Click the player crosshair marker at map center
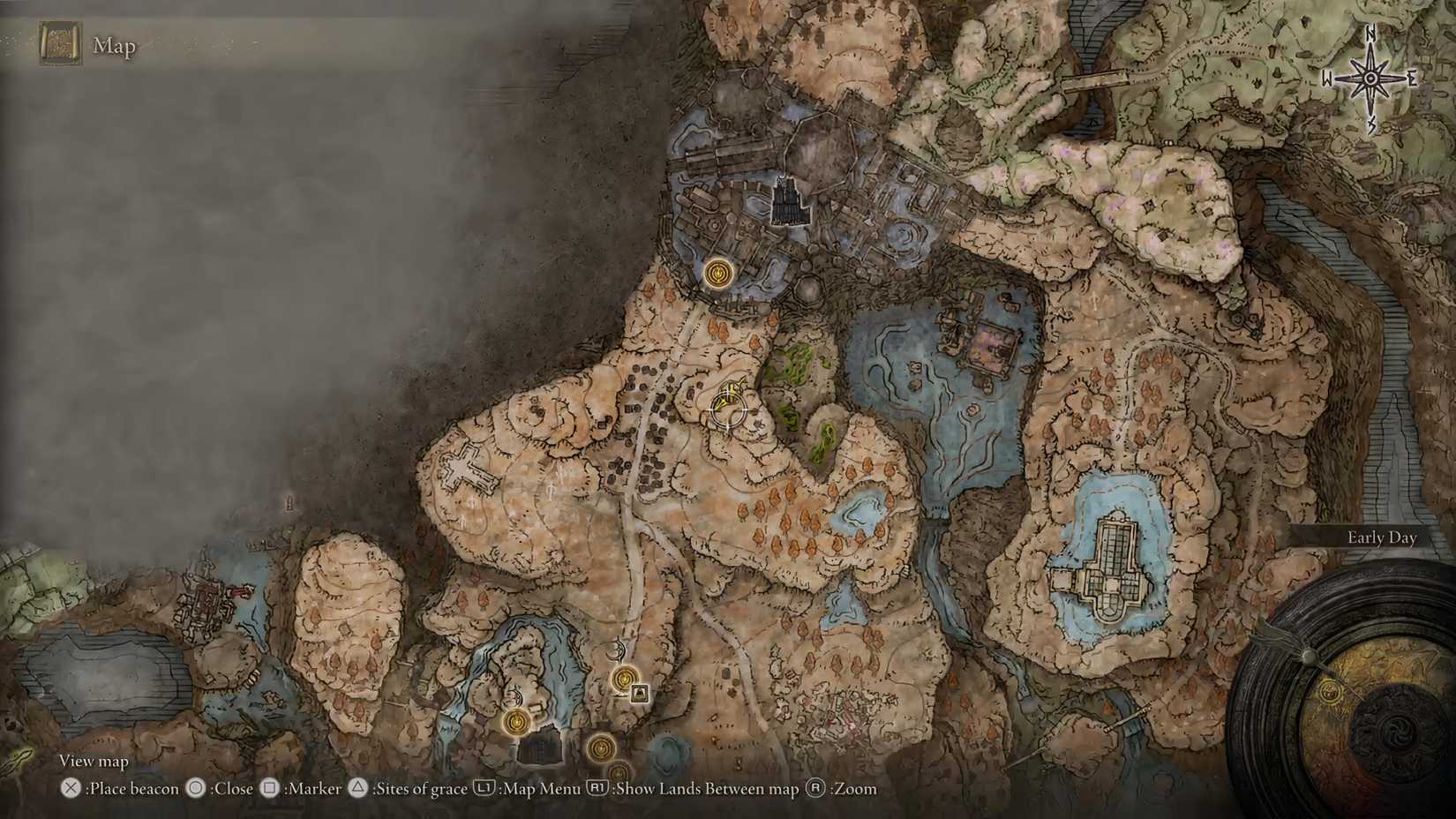The image size is (1456, 819). click(727, 408)
